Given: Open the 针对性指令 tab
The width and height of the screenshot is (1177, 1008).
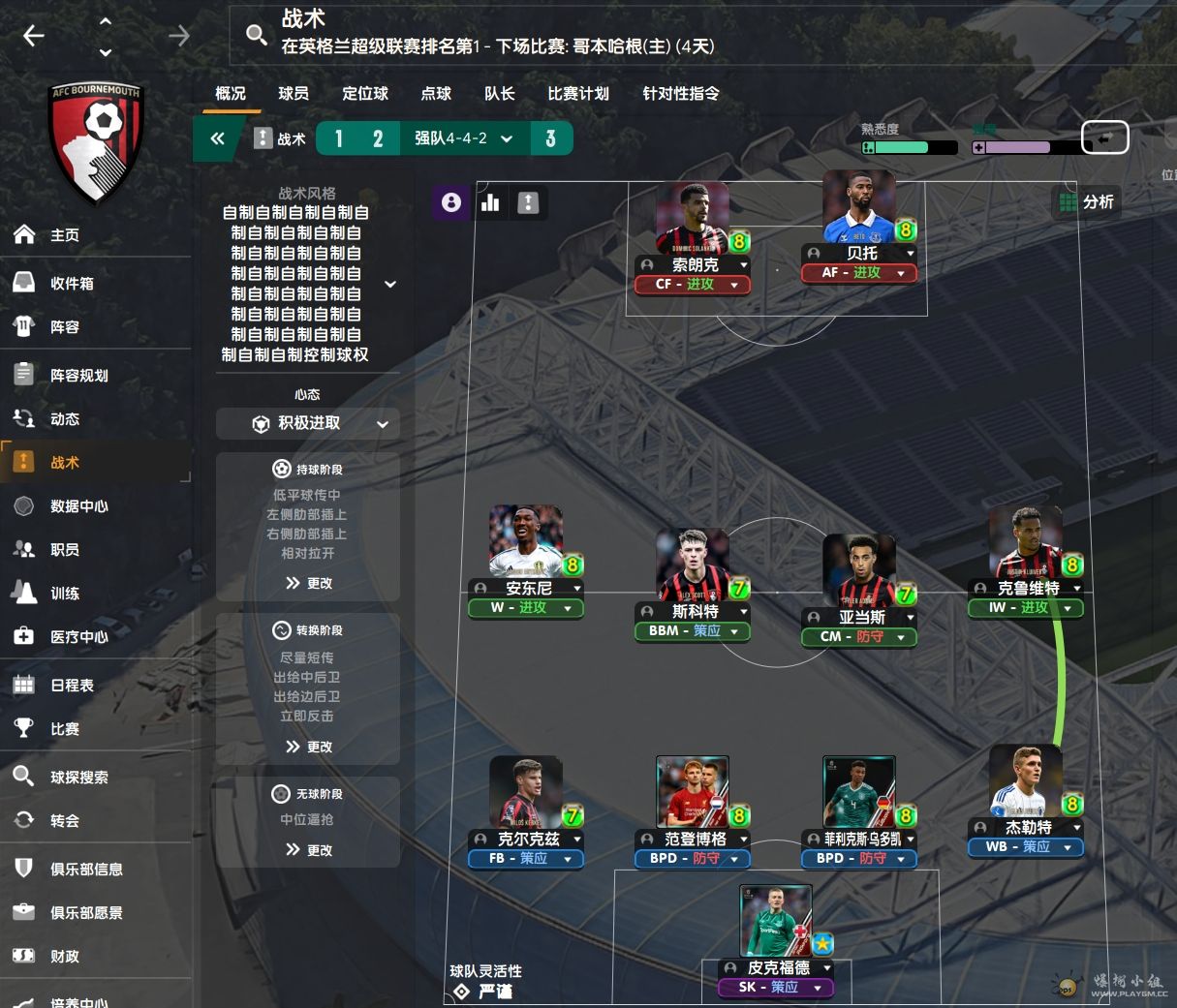Looking at the screenshot, I should click(681, 94).
